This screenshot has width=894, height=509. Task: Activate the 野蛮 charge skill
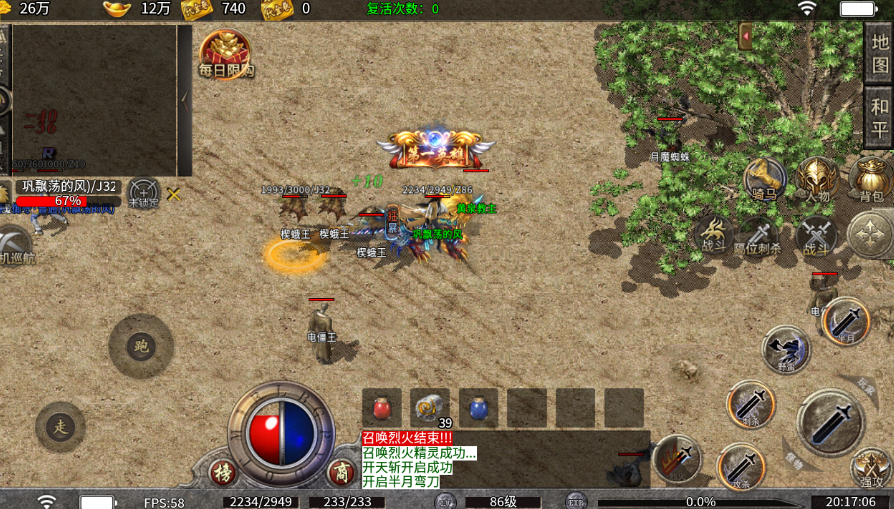[x=786, y=349]
